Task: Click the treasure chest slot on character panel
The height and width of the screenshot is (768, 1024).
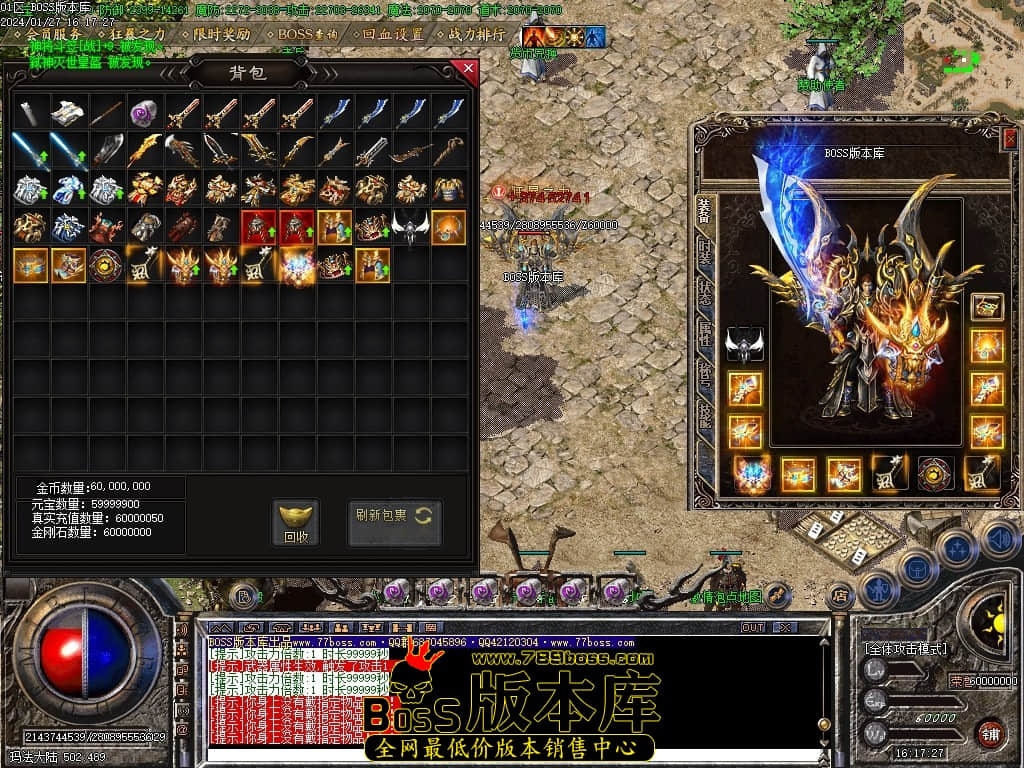Action: pos(987,306)
